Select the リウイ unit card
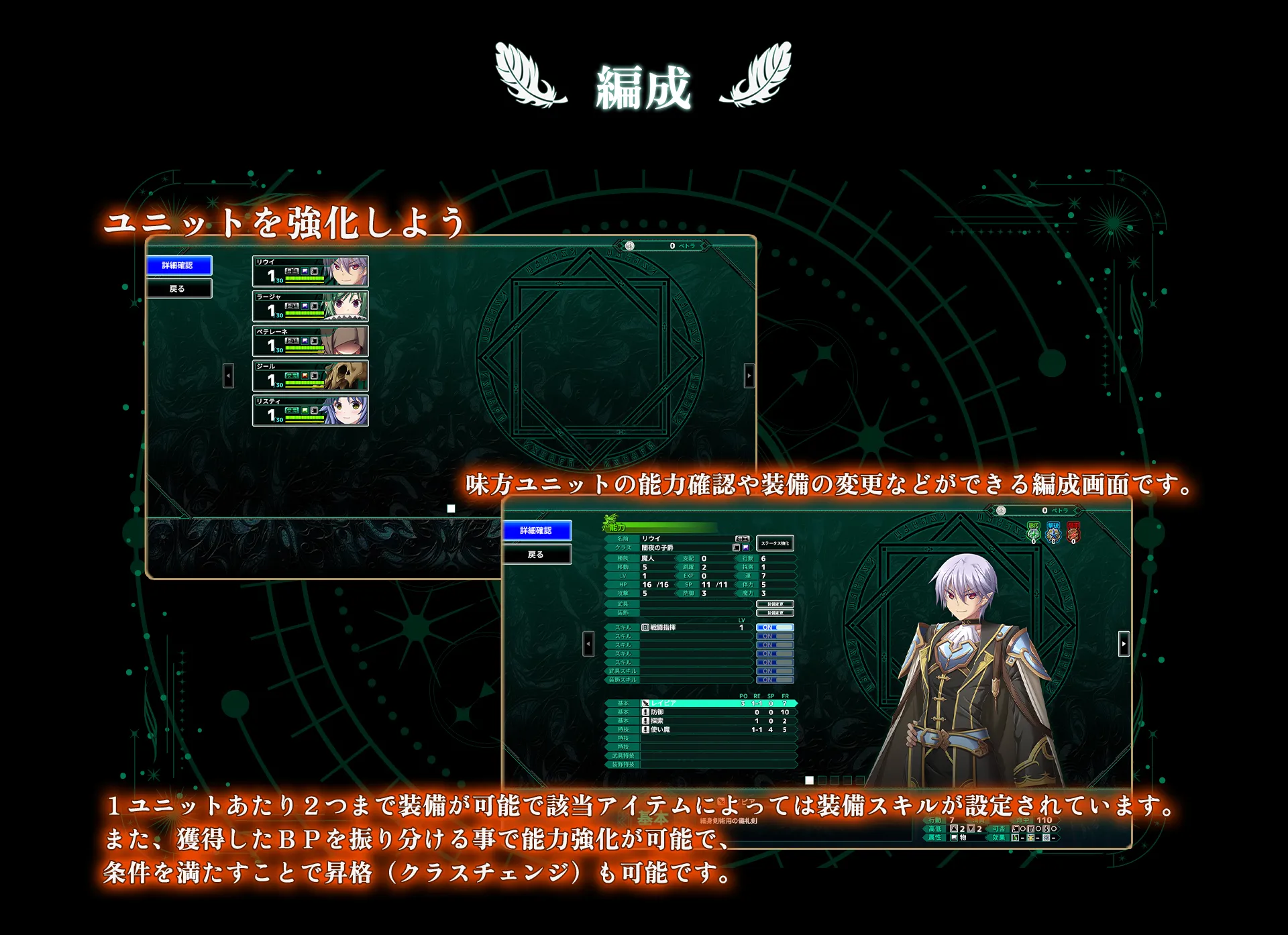This screenshot has width=1288, height=935. click(x=310, y=272)
